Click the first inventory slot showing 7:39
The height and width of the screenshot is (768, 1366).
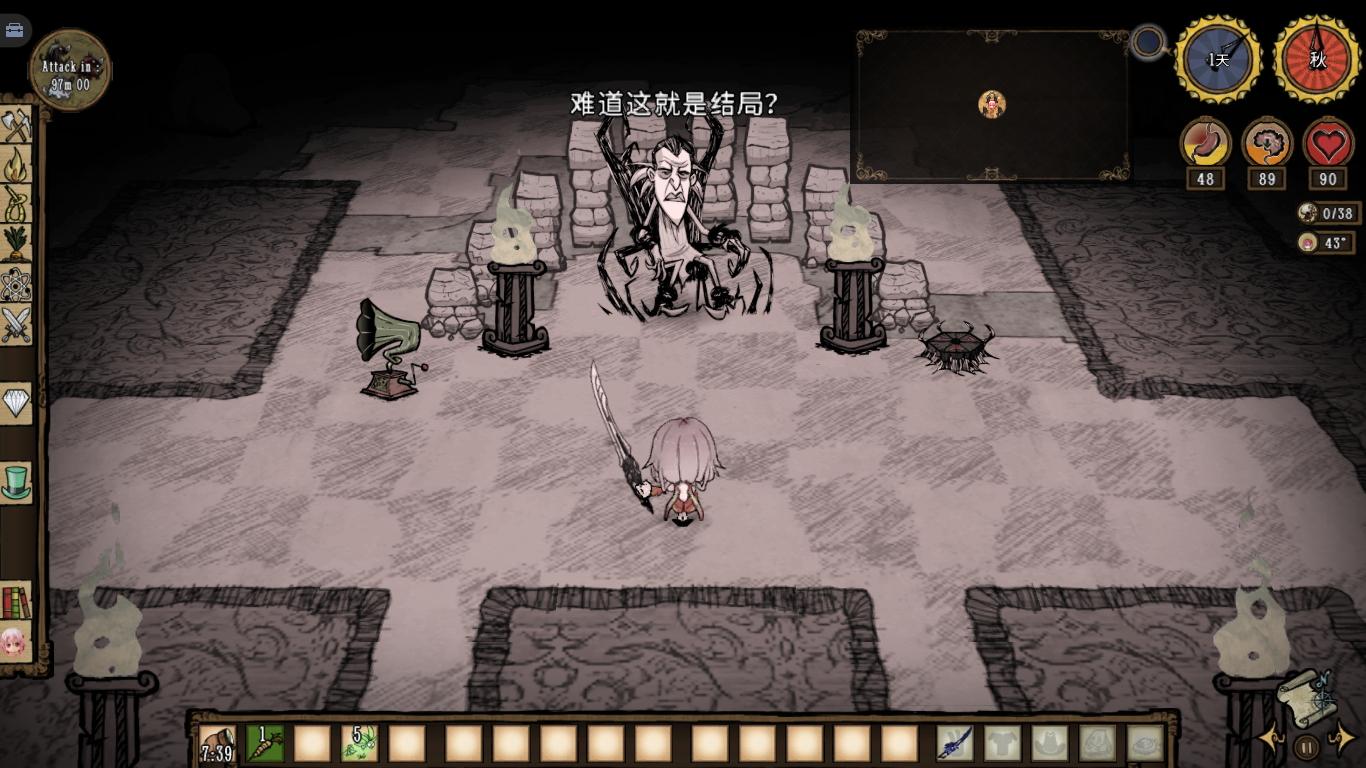click(218, 744)
